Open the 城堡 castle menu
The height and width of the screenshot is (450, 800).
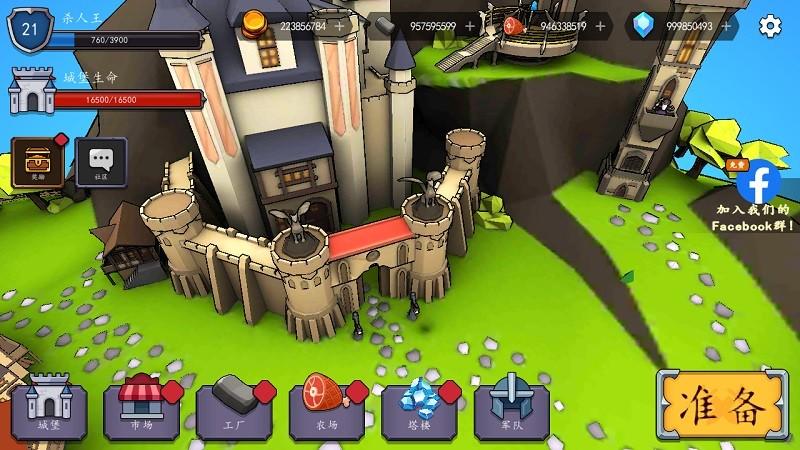pyautogui.click(x=49, y=406)
